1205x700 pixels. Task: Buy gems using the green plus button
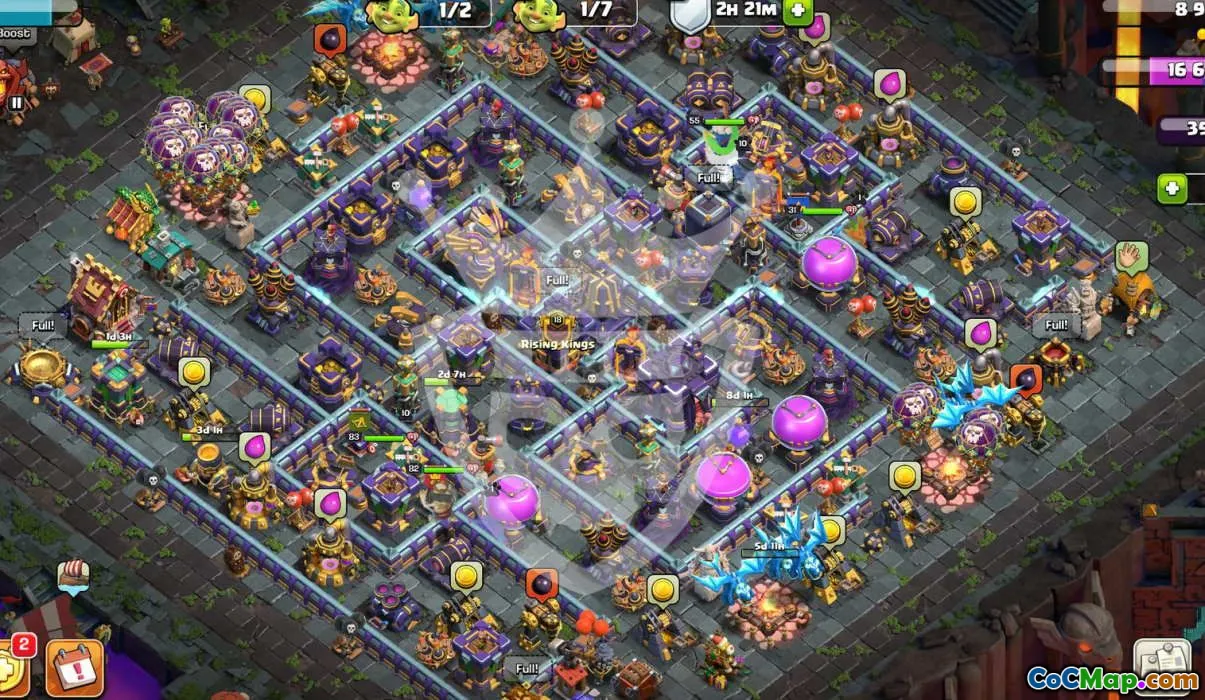coord(1172,188)
